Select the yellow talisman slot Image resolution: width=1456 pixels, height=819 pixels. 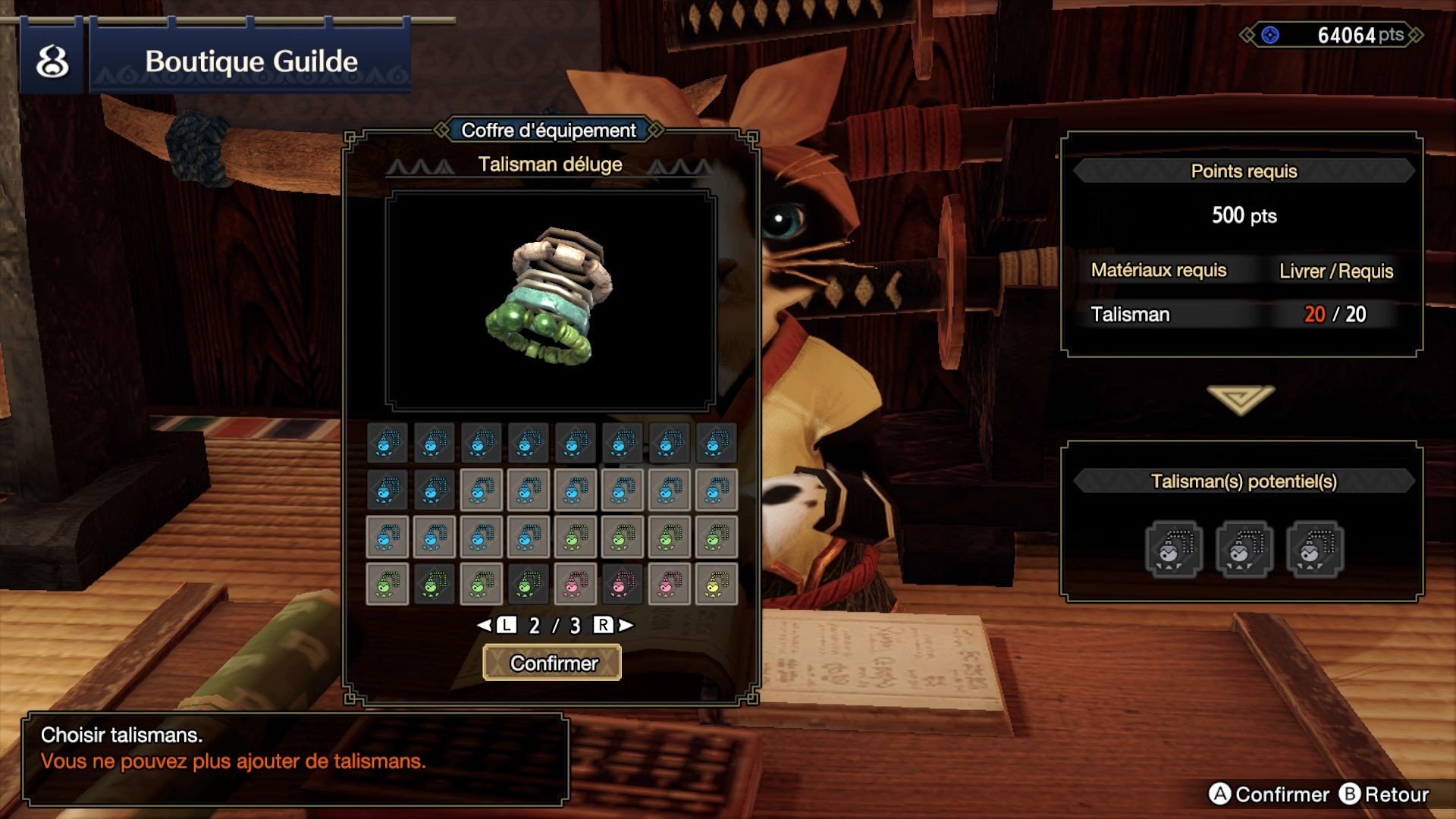coord(716,584)
